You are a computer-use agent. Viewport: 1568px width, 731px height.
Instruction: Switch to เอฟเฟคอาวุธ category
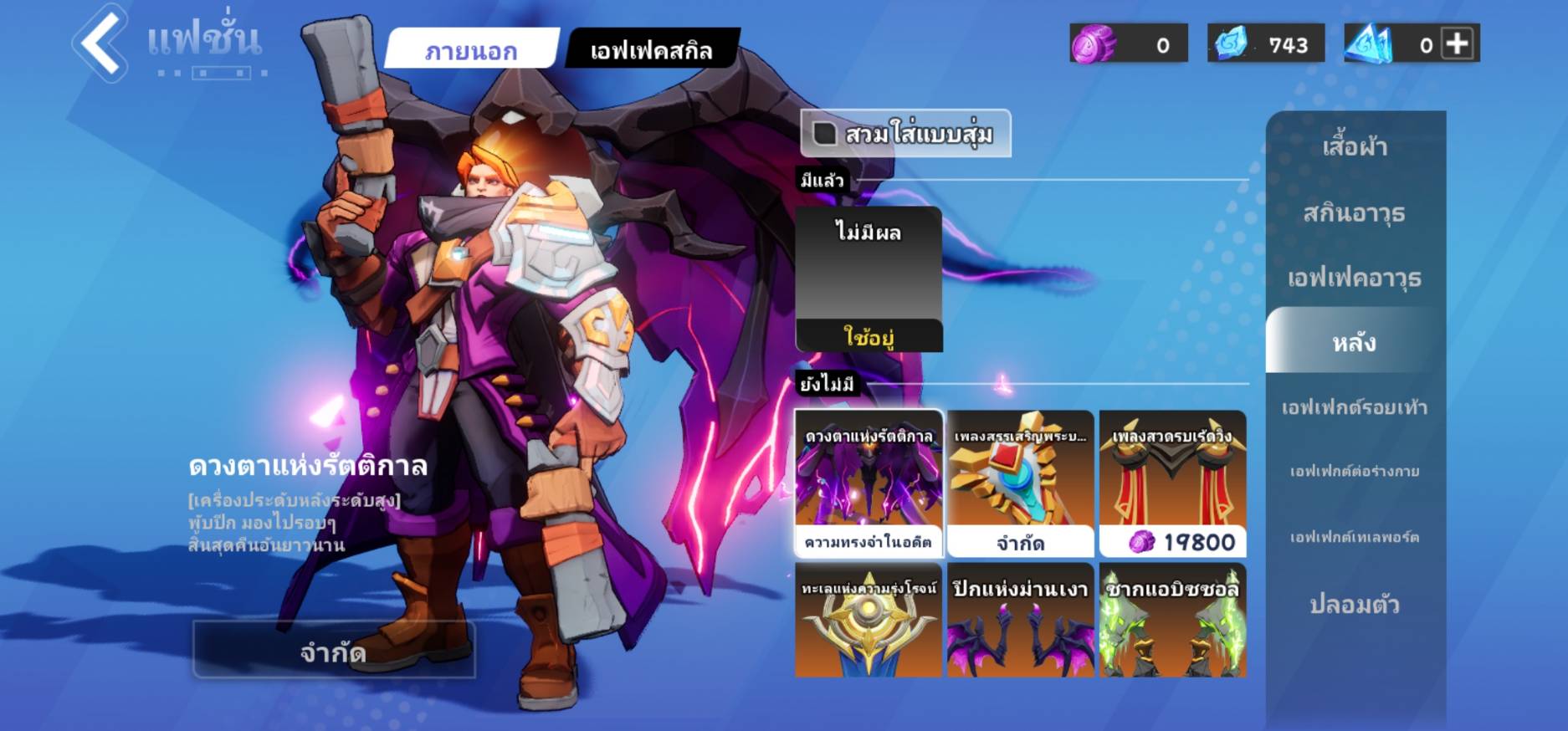pyautogui.click(x=1355, y=277)
